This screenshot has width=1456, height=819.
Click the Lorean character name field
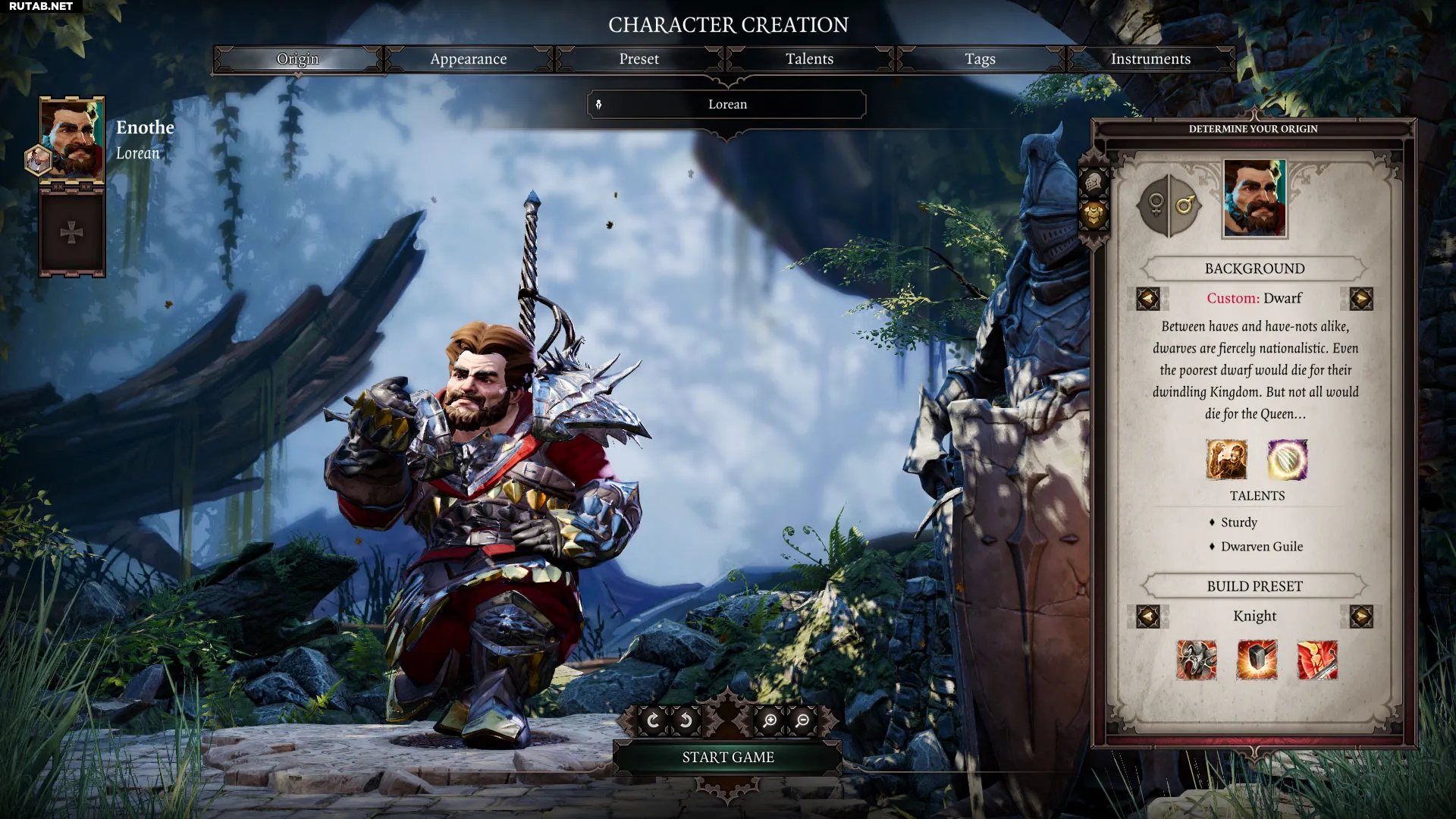click(727, 105)
